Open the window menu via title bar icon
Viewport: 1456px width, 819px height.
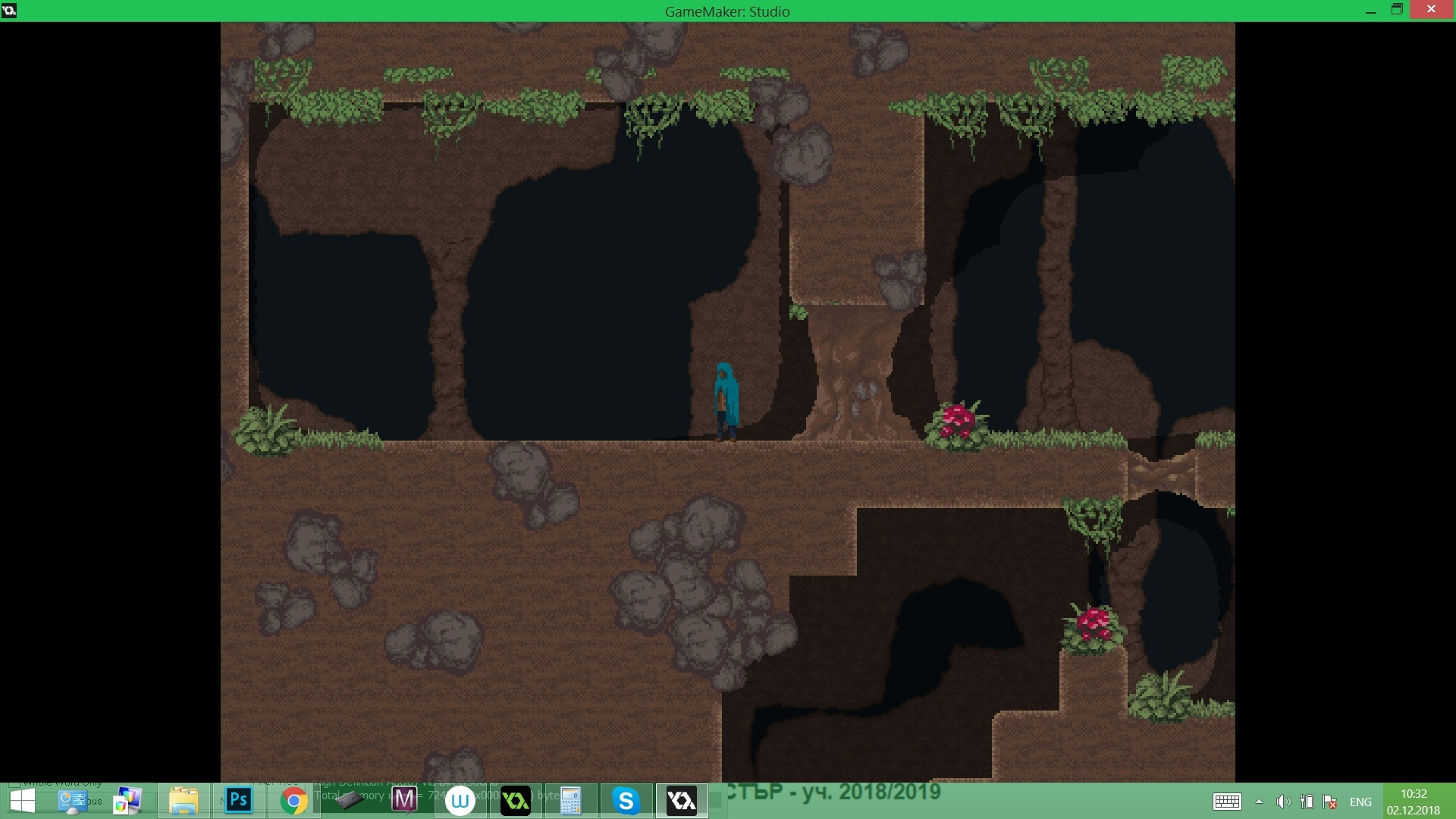pos(11,11)
